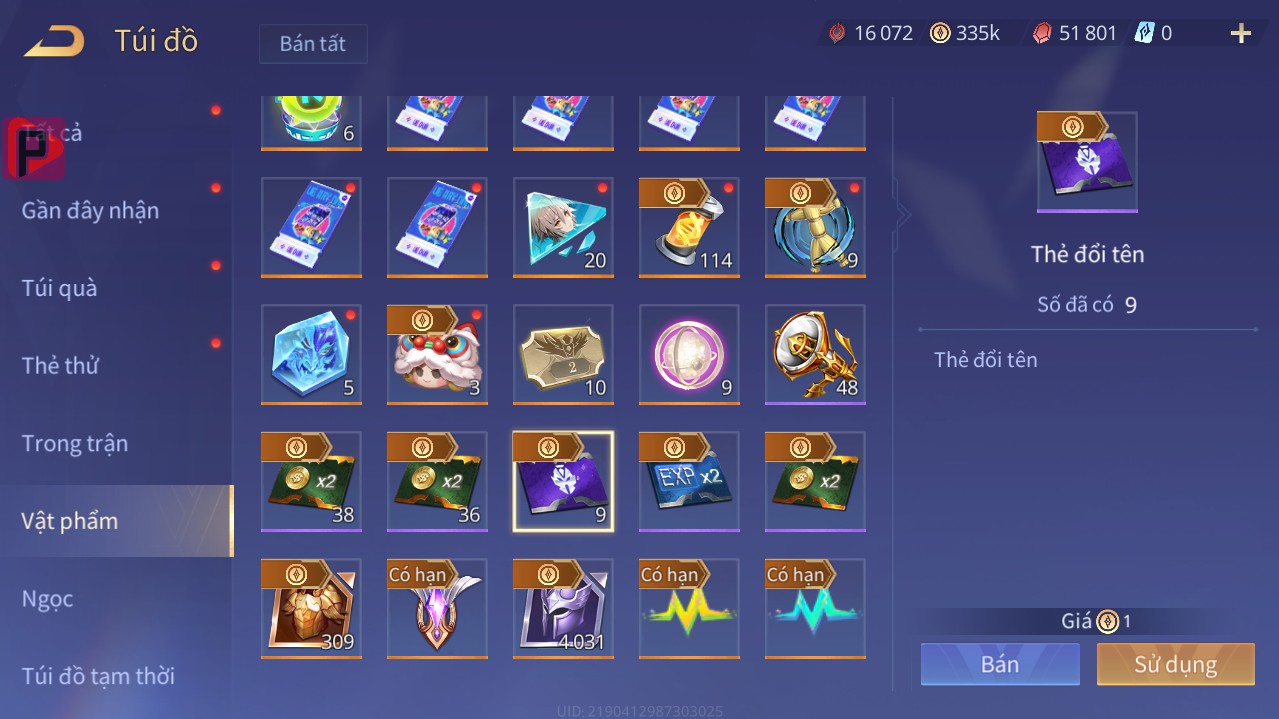Choose the blue crystal item slot

311,354
